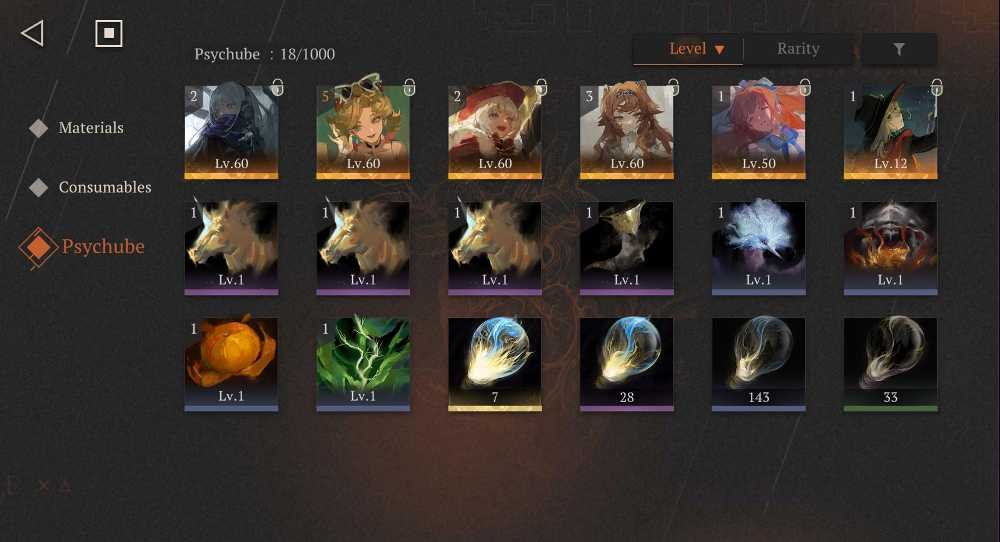Pick the blonde girl with goggles psychube
The image size is (1000, 542).
[x=362, y=131]
